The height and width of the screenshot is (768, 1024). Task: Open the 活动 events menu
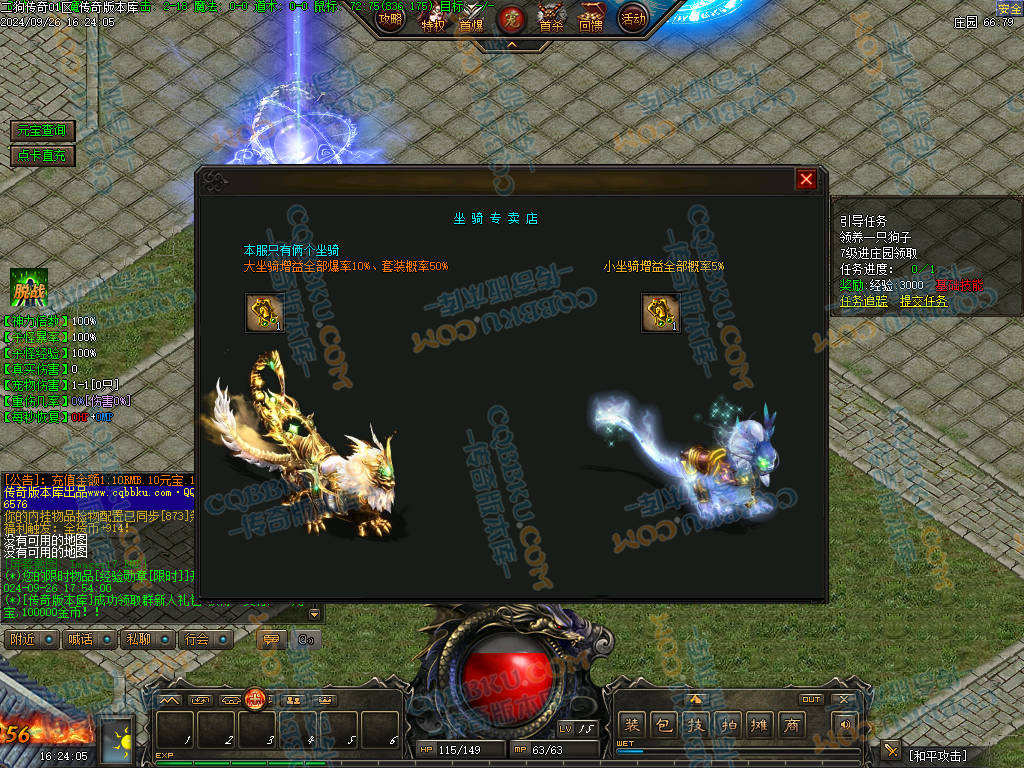pos(632,18)
